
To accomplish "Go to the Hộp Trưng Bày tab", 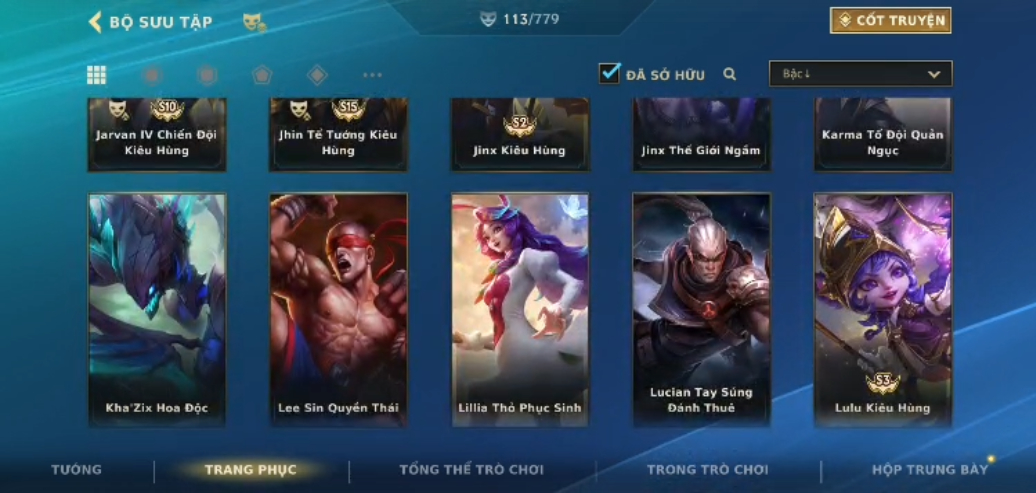I will pos(929,470).
